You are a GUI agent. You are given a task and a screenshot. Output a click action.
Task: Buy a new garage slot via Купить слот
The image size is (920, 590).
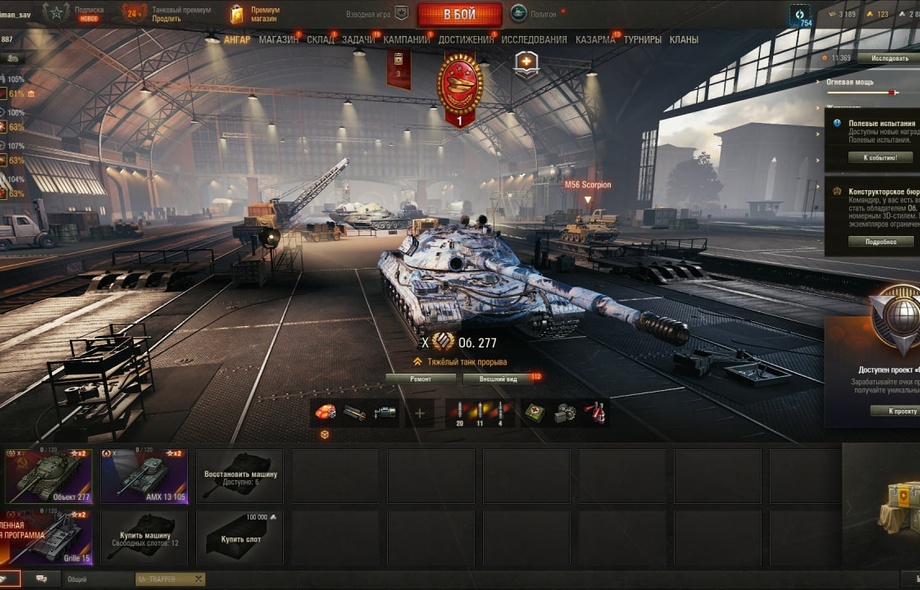coord(240,538)
